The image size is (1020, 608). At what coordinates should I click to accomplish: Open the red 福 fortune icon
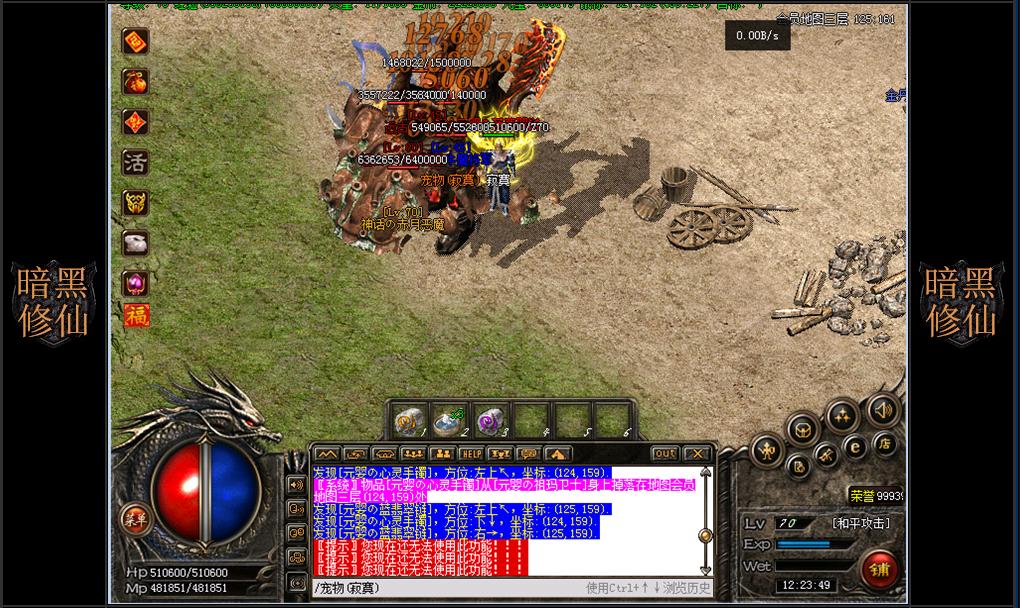[135, 316]
